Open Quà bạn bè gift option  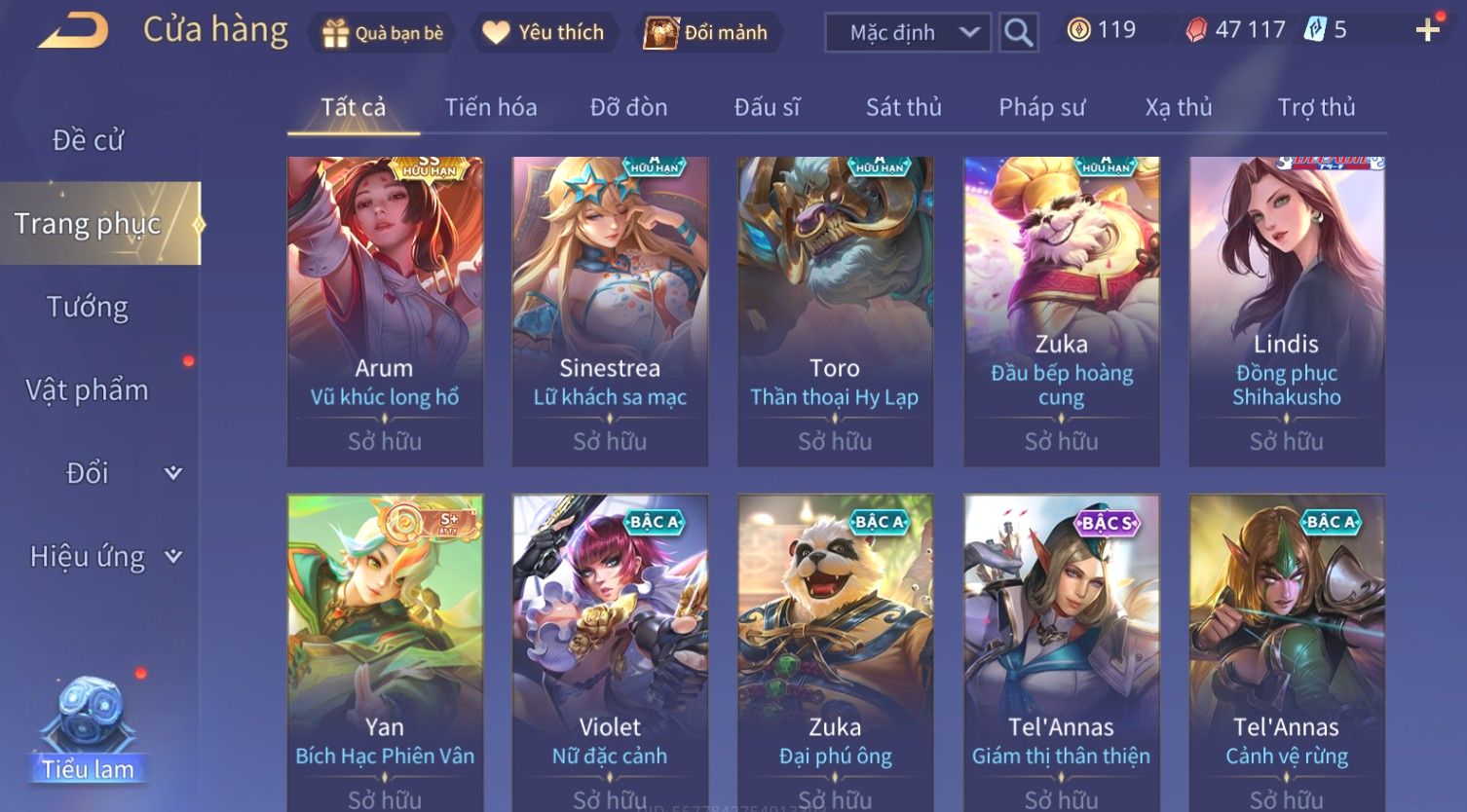click(x=383, y=33)
